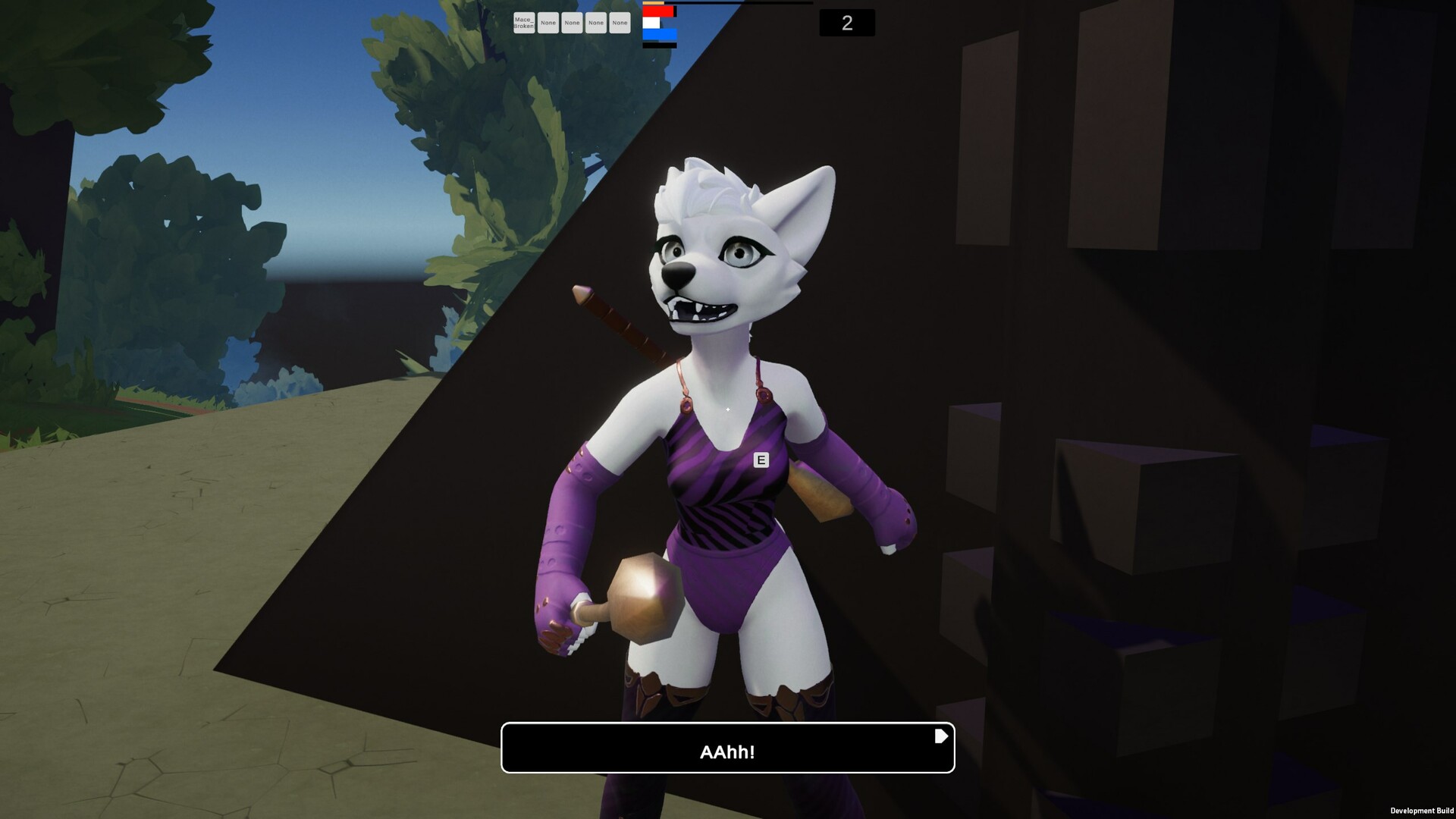
Task: Click the blue mana bar
Action: tap(658, 34)
